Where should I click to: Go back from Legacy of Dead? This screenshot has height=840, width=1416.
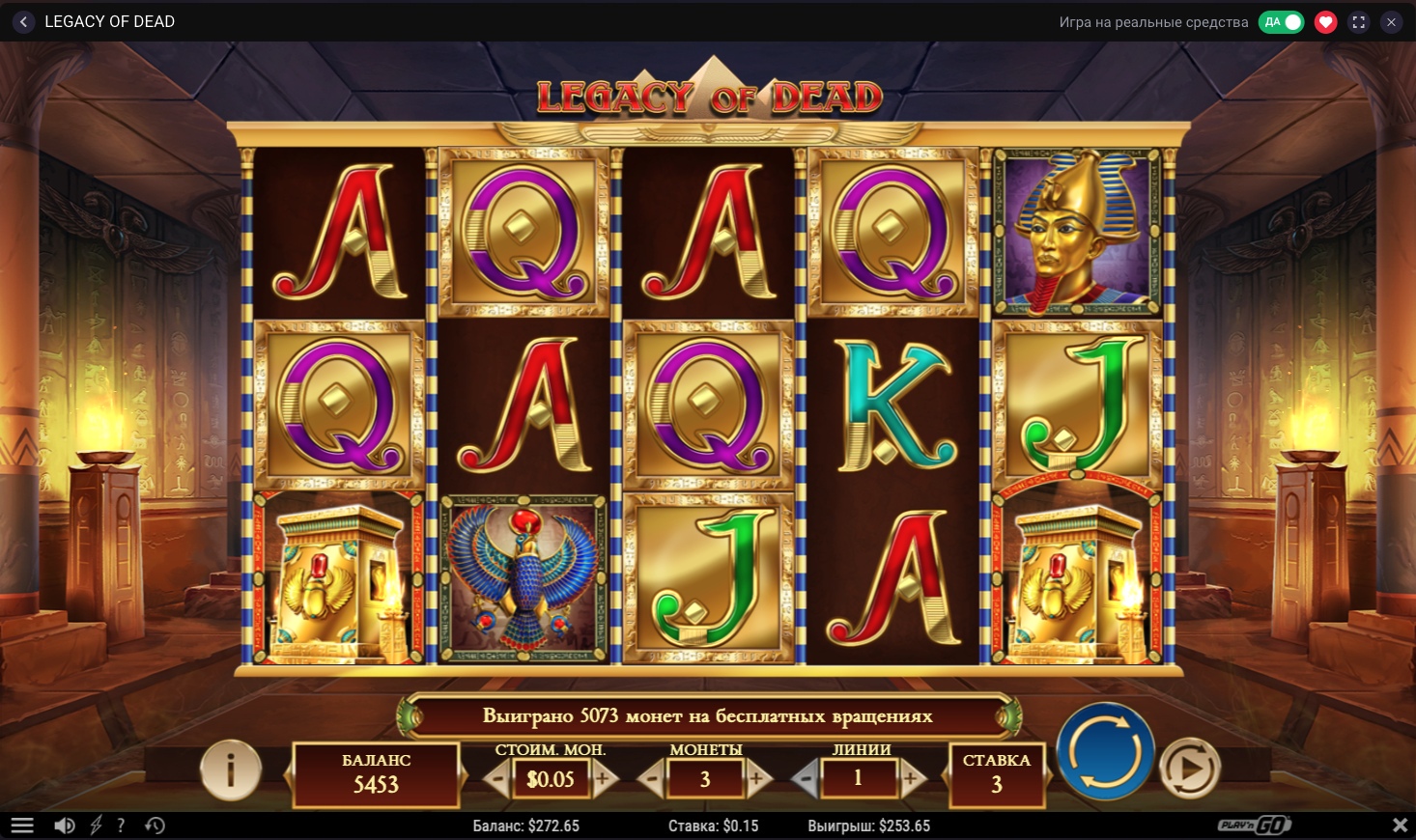(23, 21)
